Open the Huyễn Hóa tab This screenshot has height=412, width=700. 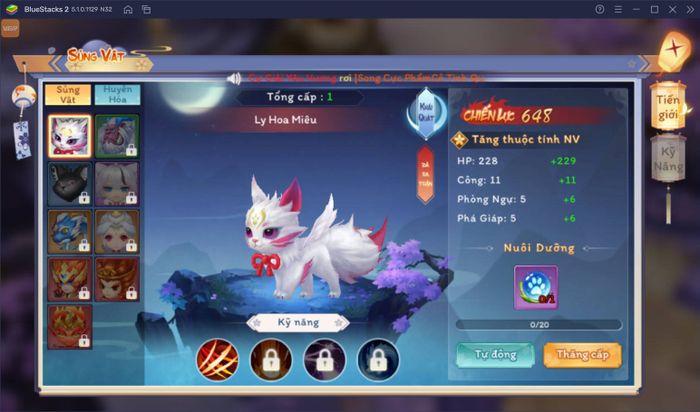pyautogui.click(x=116, y=95)
